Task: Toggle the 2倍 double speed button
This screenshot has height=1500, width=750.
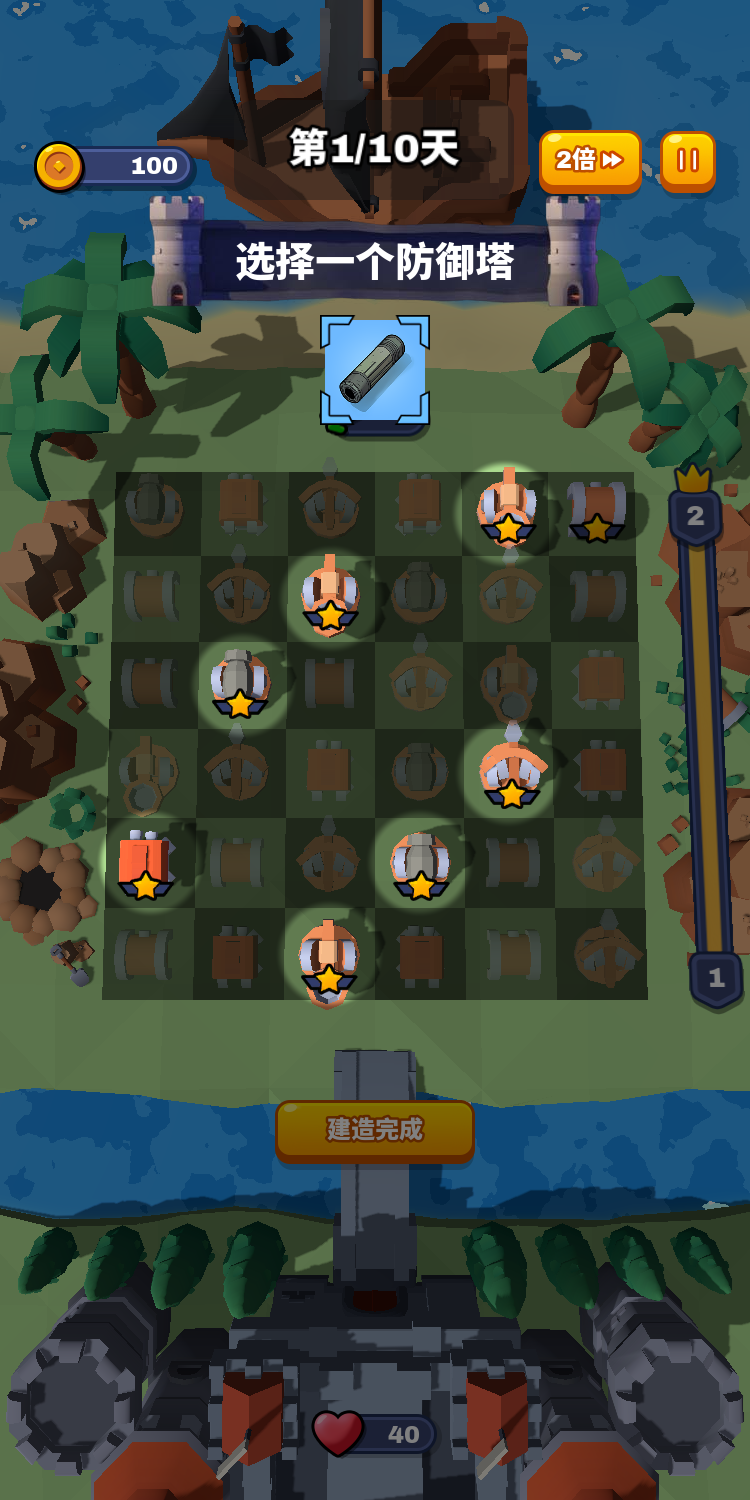Action: 589,160
